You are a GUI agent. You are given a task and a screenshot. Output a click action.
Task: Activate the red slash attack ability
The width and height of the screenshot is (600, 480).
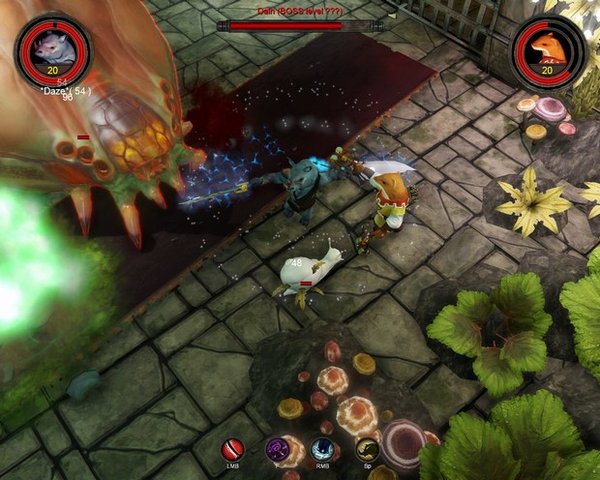pos(233,449)
